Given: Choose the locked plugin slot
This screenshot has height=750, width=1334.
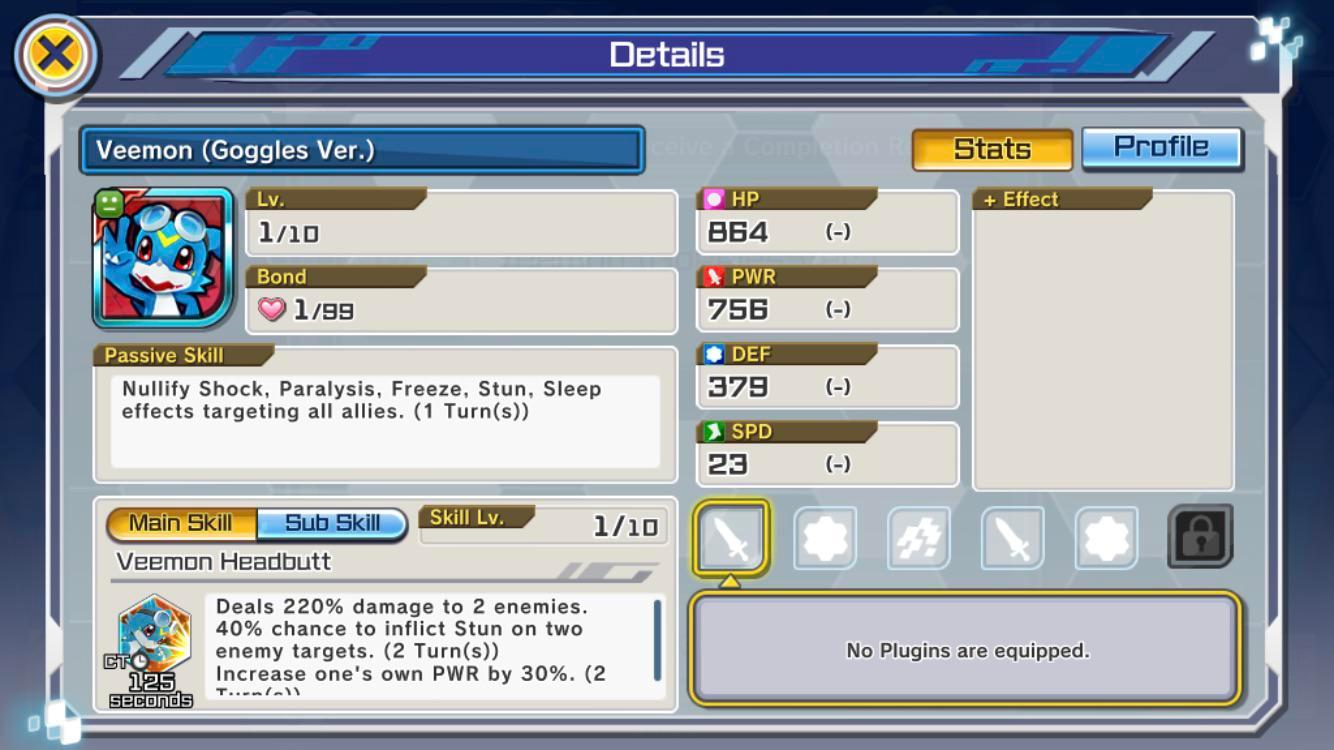Looking at the screenshot, I should coord(1200,537).
